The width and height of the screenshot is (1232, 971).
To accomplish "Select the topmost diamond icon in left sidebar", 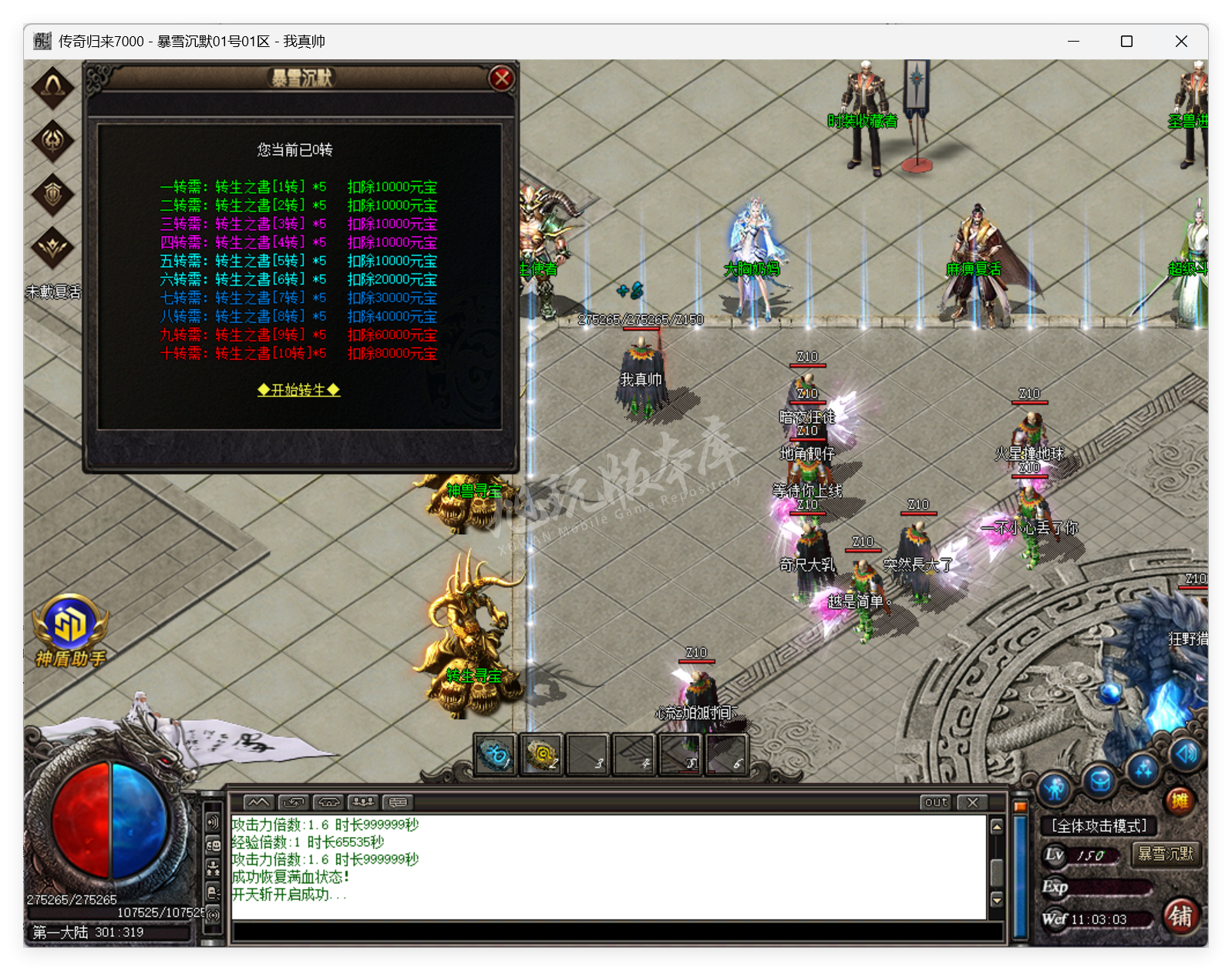I will [52, 86].
